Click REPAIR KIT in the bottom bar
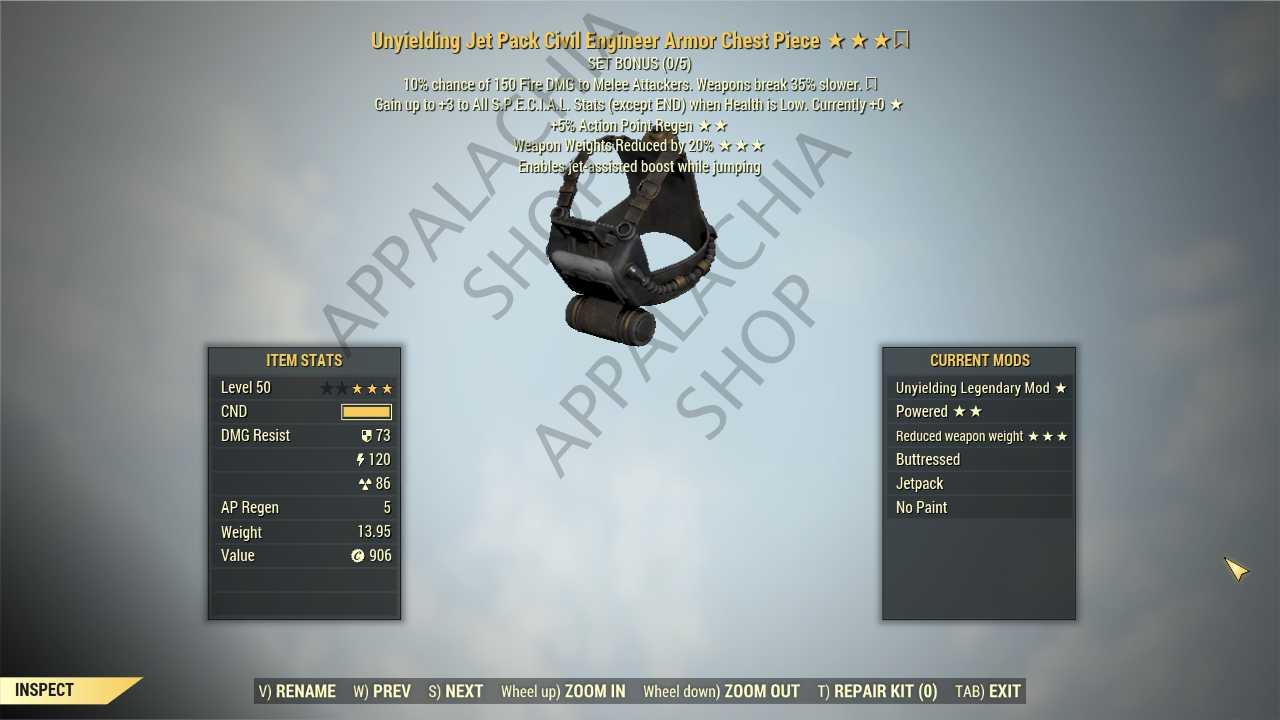The image size is (1280, 720). pos(878,691)
